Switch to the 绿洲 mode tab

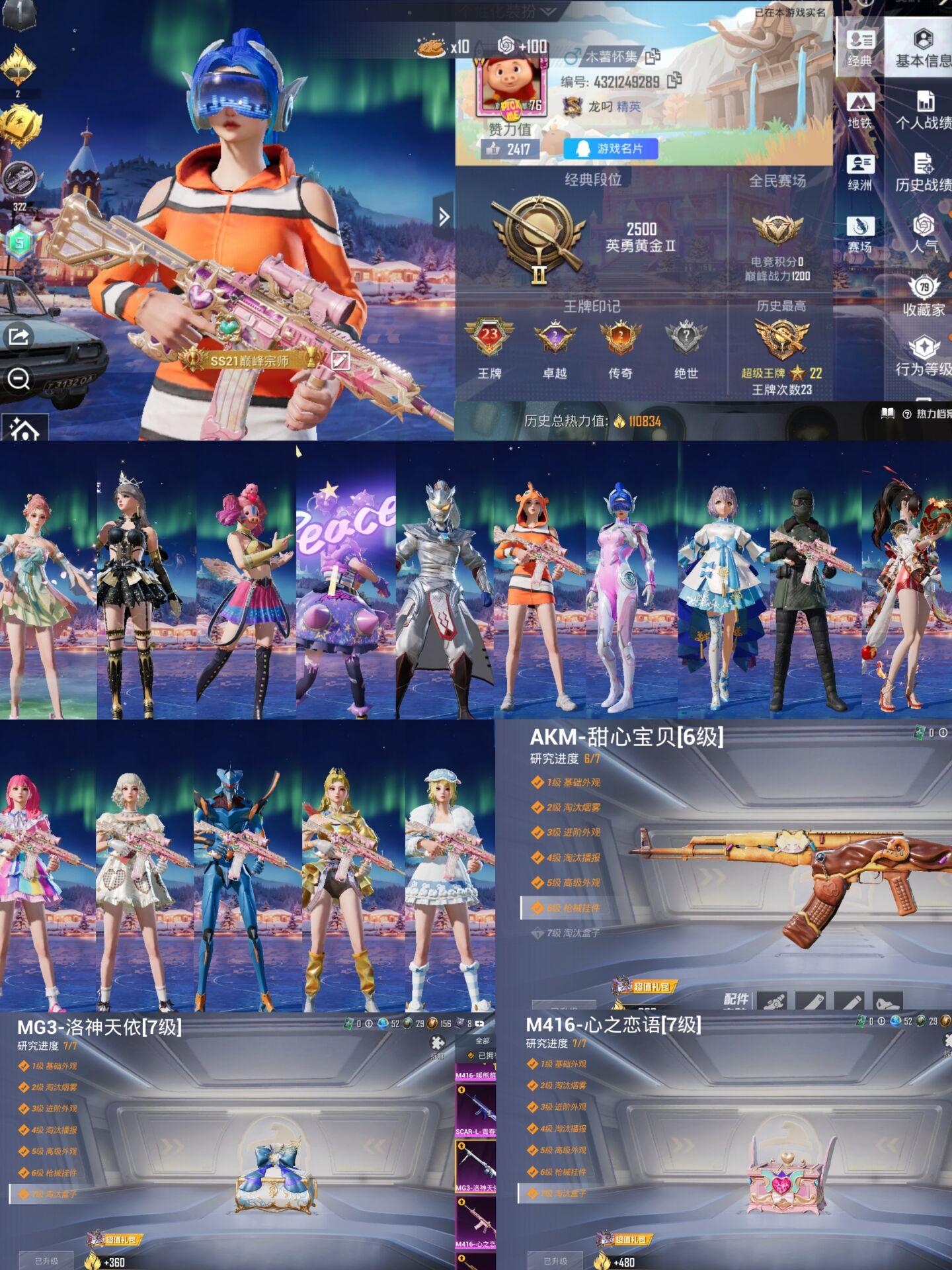click(859, 172)
